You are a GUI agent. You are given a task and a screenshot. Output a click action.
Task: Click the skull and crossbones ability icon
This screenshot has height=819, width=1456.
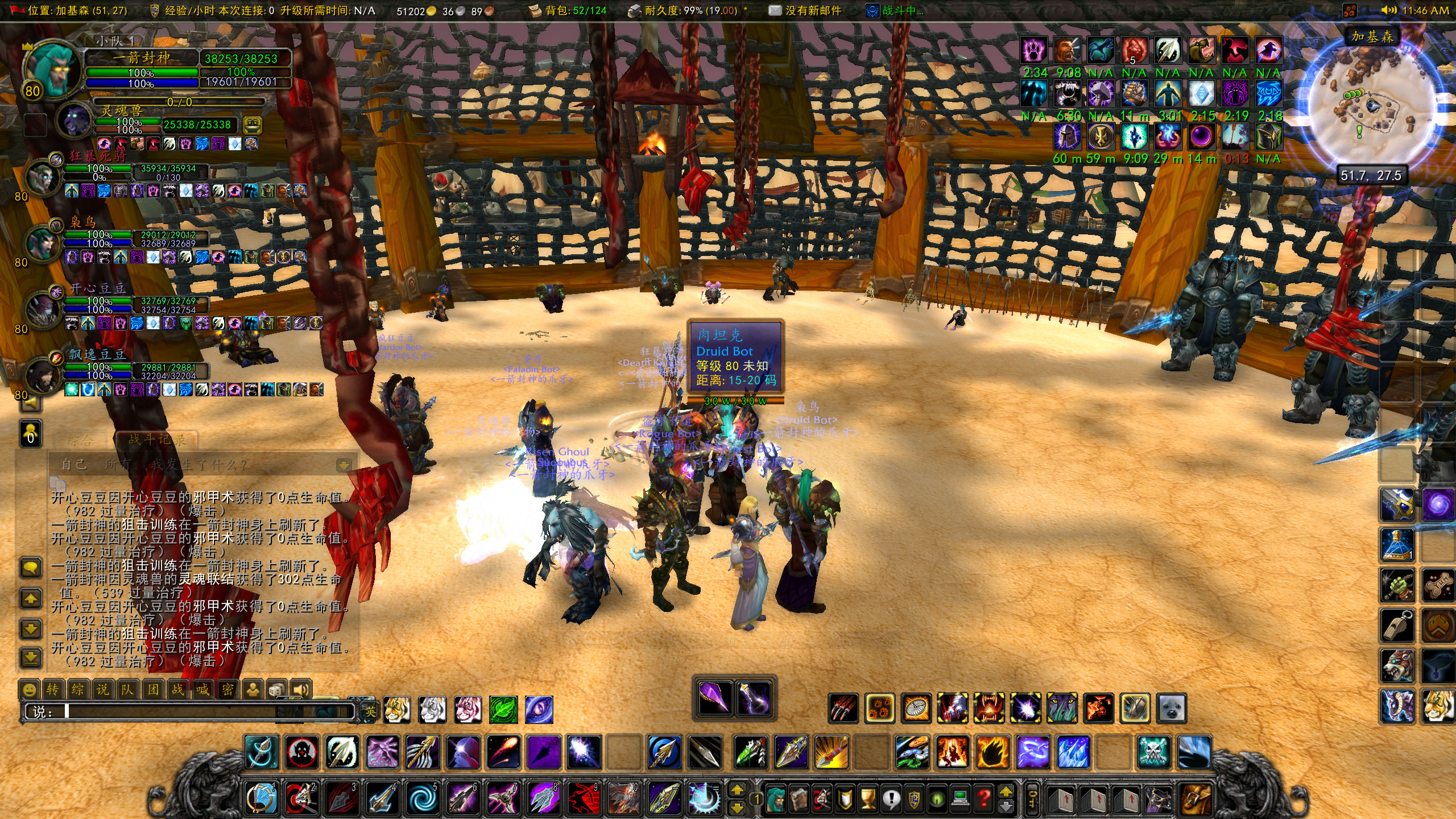(1155, 752)
